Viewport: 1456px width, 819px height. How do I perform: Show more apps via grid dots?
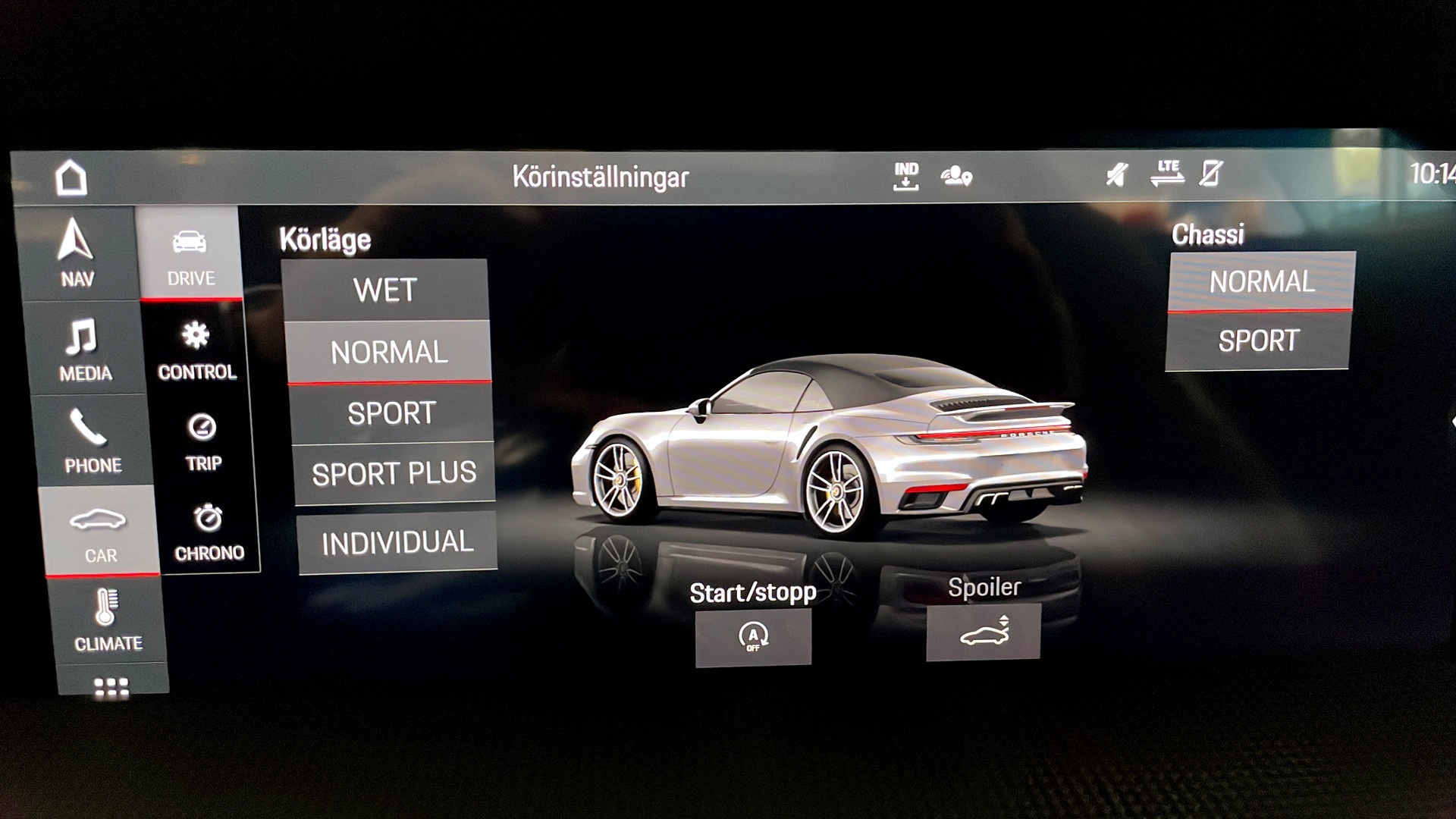coord(111,686)
